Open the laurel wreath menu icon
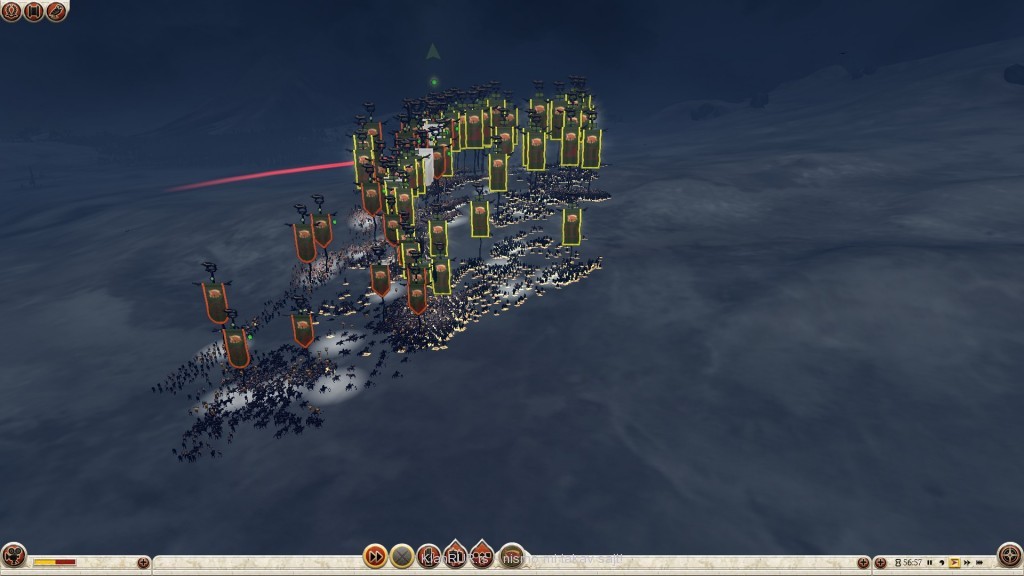Viewport: 1024px width, 576px height. click(11, 12)
